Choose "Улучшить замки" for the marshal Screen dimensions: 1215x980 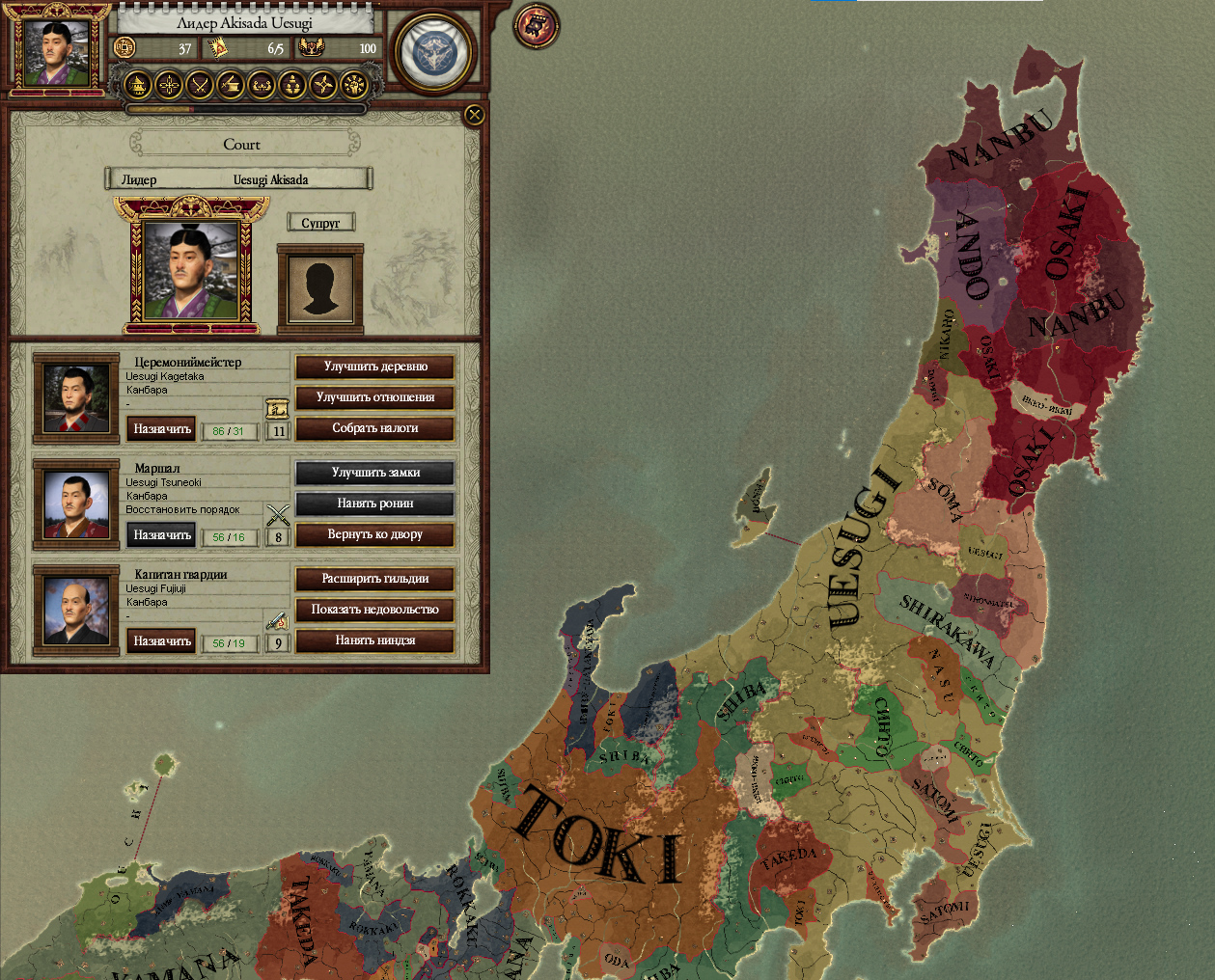(375, 473)
